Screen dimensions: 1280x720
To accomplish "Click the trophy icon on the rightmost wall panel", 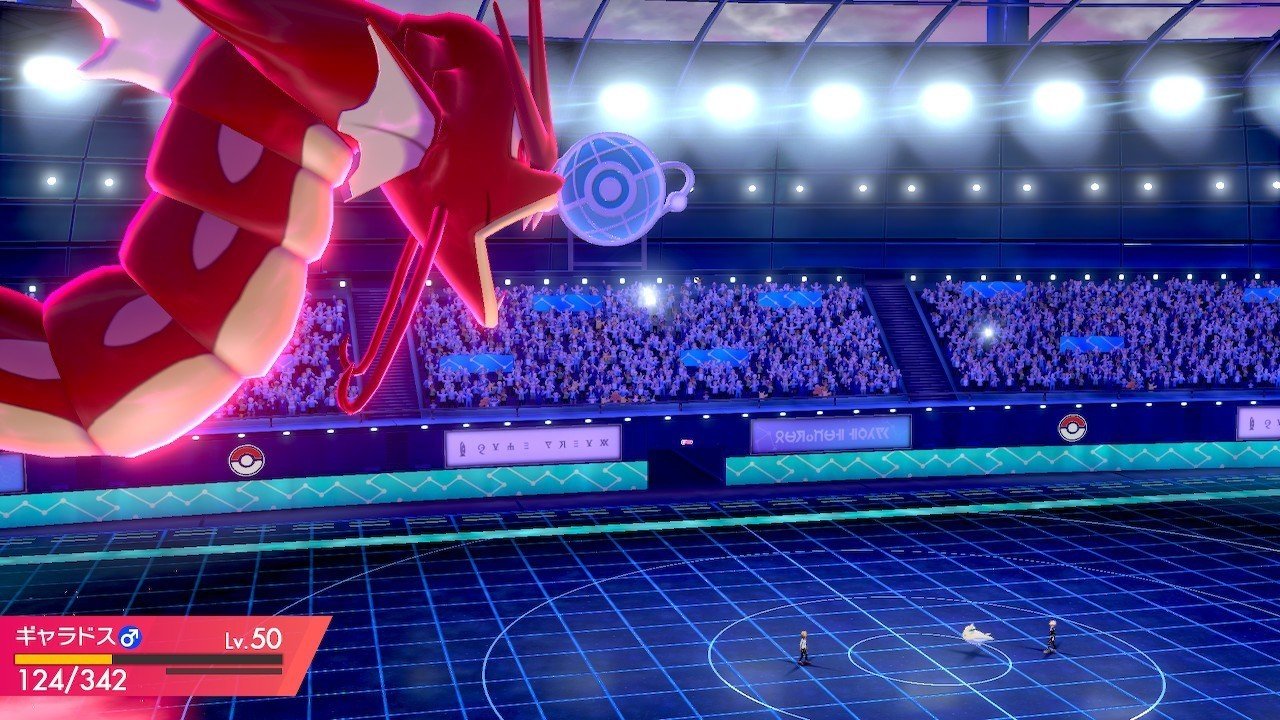I will (x=1251, y=423).
